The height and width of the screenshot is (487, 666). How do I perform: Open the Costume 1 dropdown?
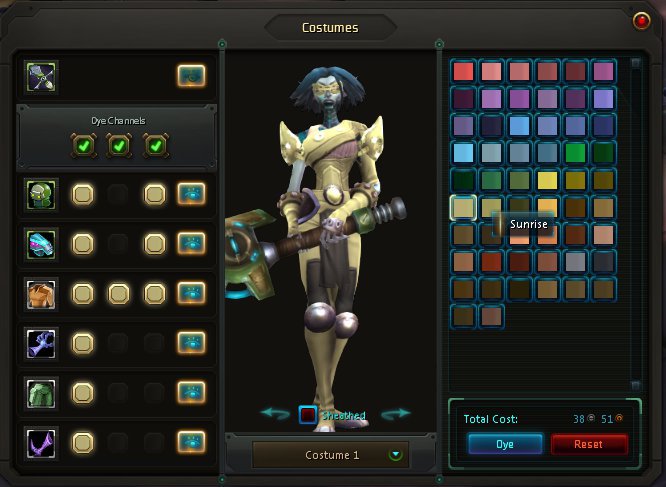396,455
